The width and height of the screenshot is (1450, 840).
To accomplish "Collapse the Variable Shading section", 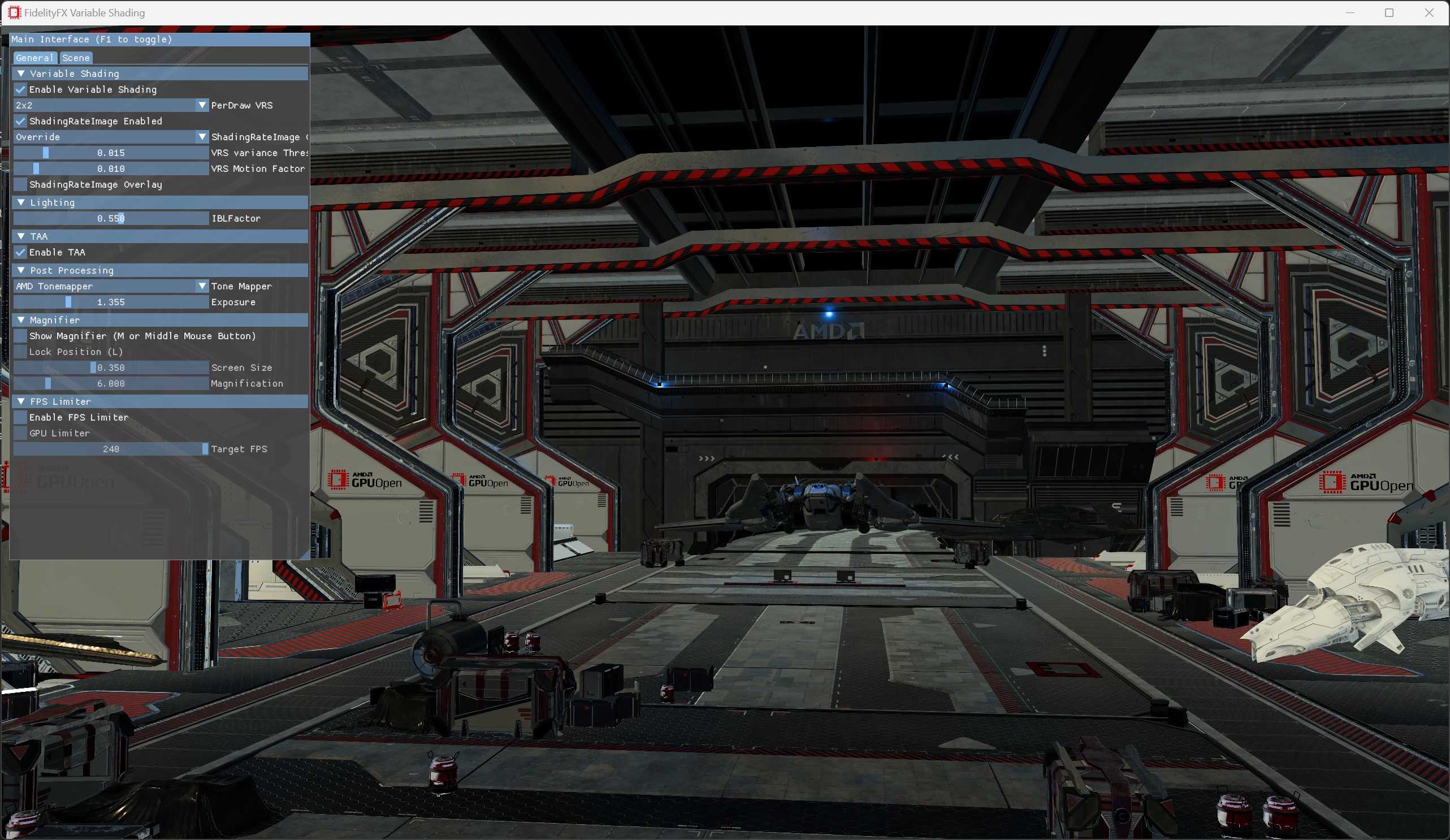I will (22, 73).
